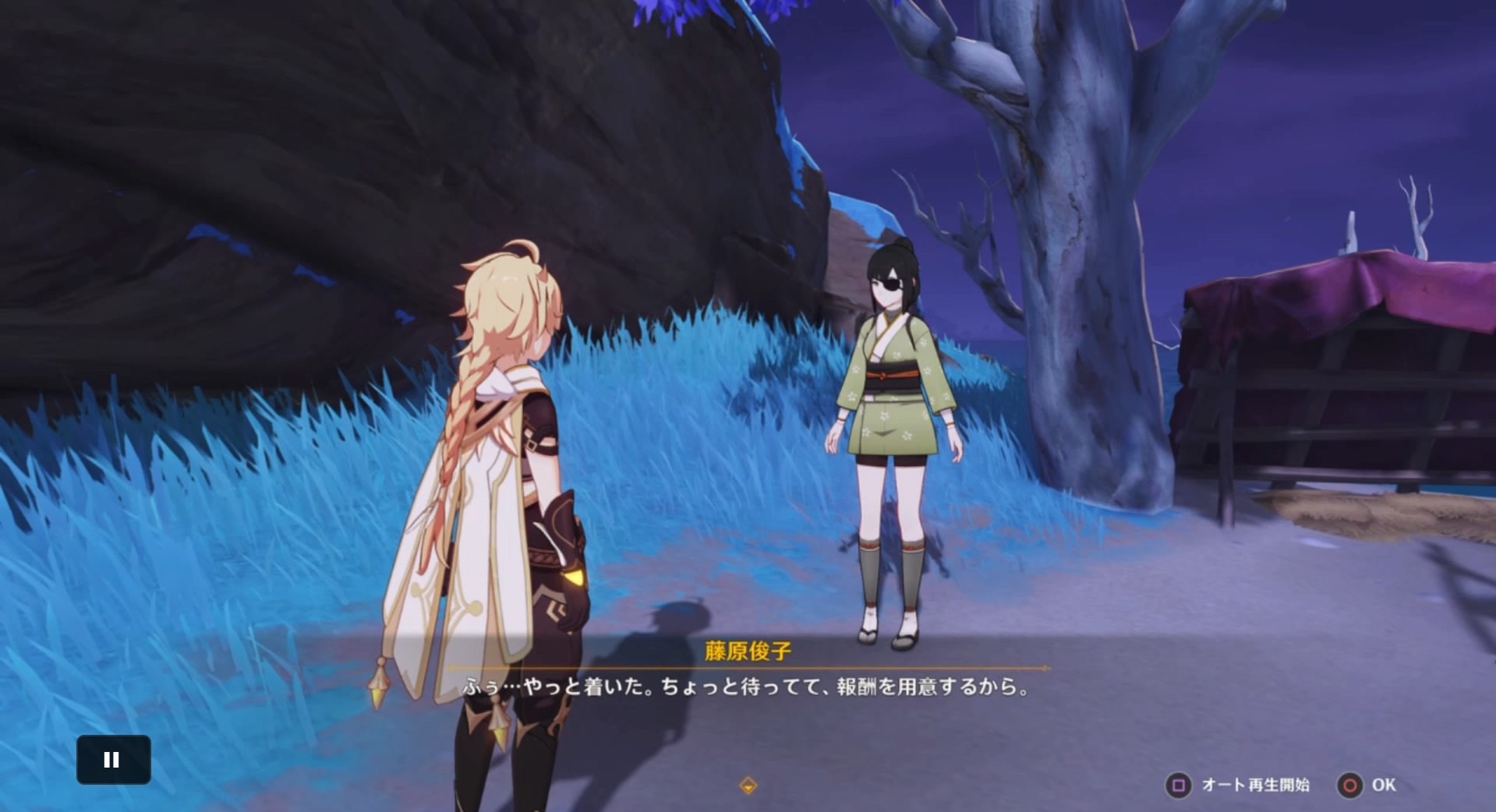This screenshot has width=1496, height=812.
Task: Tap the pause bars symbol to pause the cutscene
Action: pyautogui.click(x=113, y=760)
